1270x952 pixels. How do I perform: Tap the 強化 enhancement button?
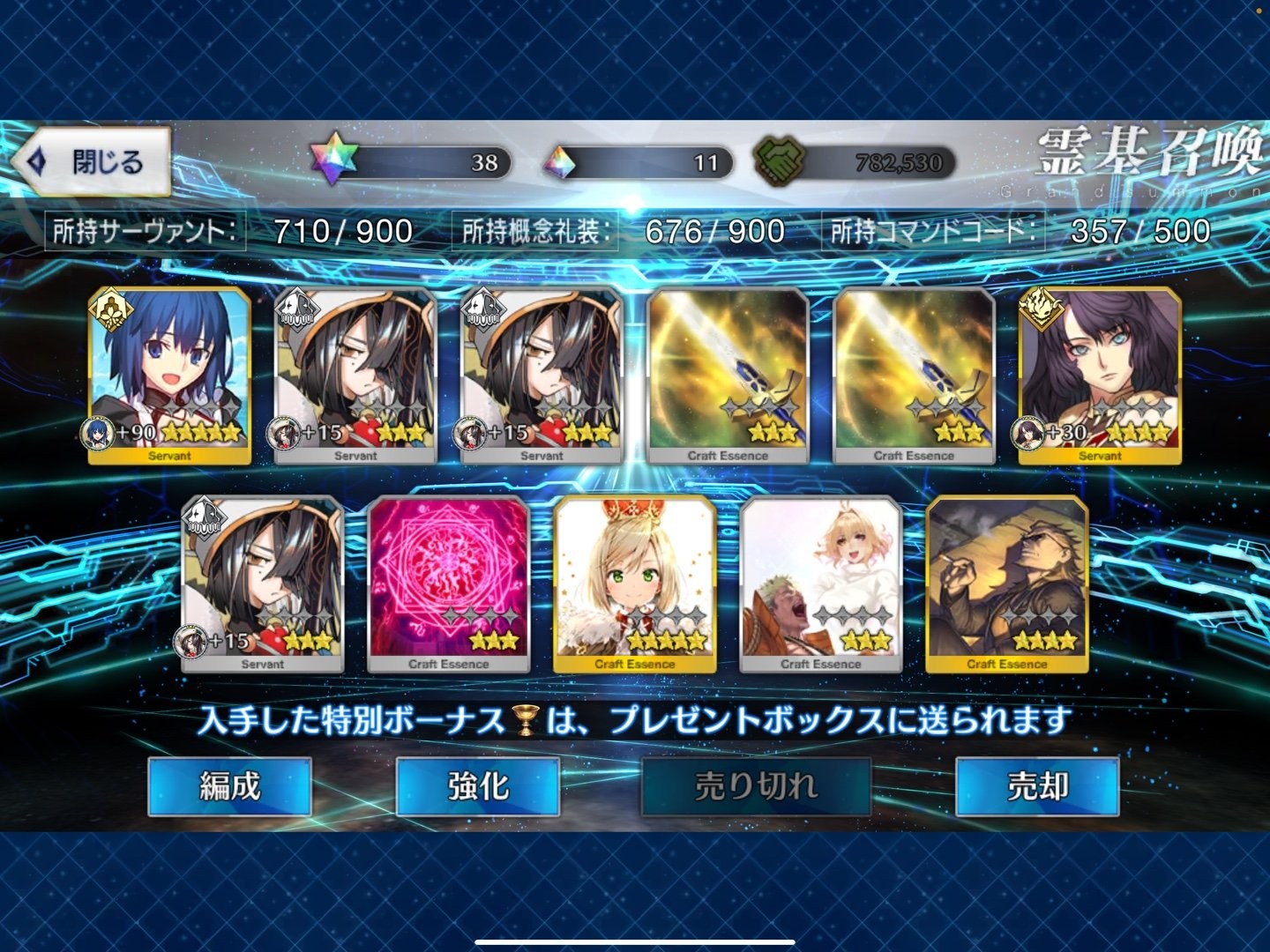pos(478,785)
